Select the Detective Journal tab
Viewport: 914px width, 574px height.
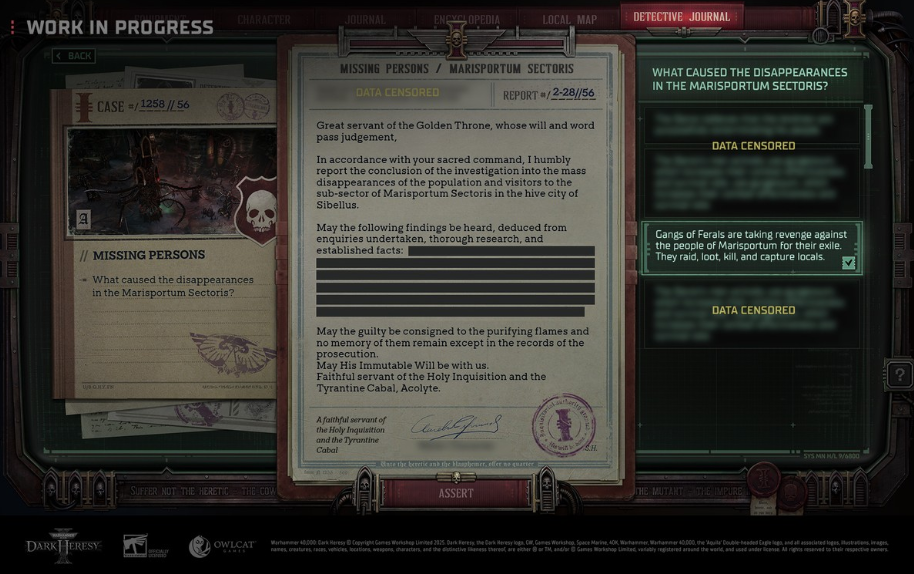683,17
